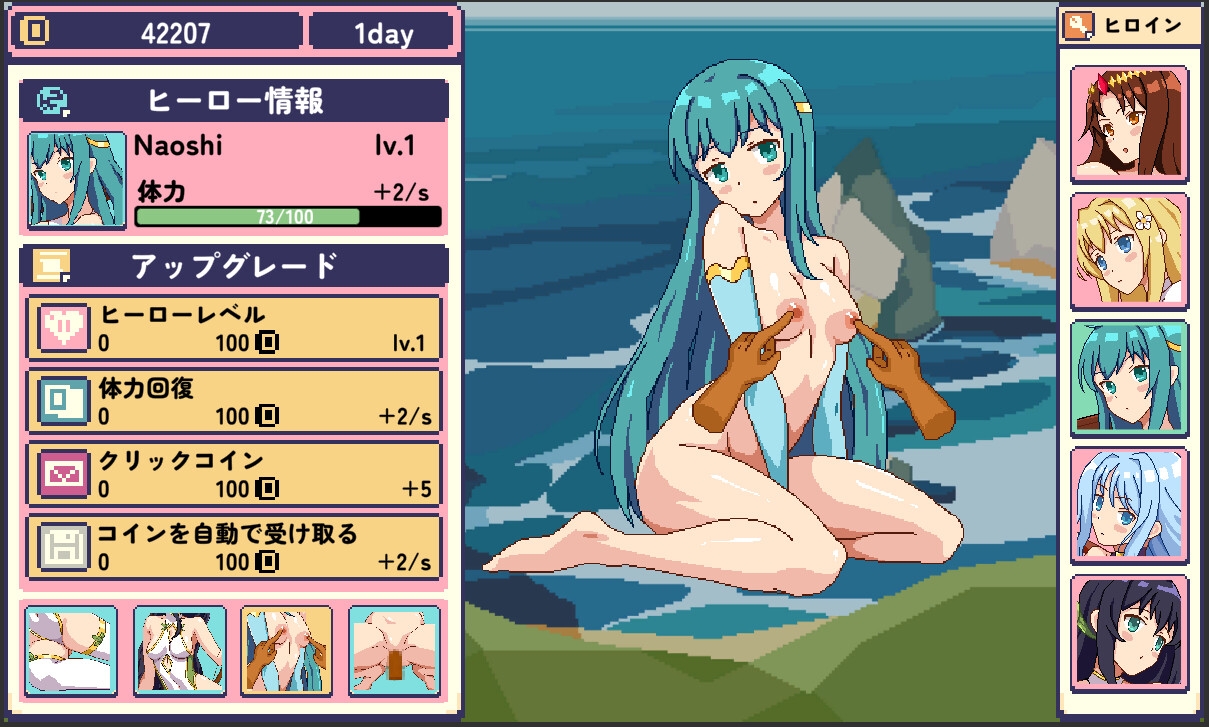Select the コインを自動で受け取る upgrade
The image size is (1209, 727).
(235, 547)
